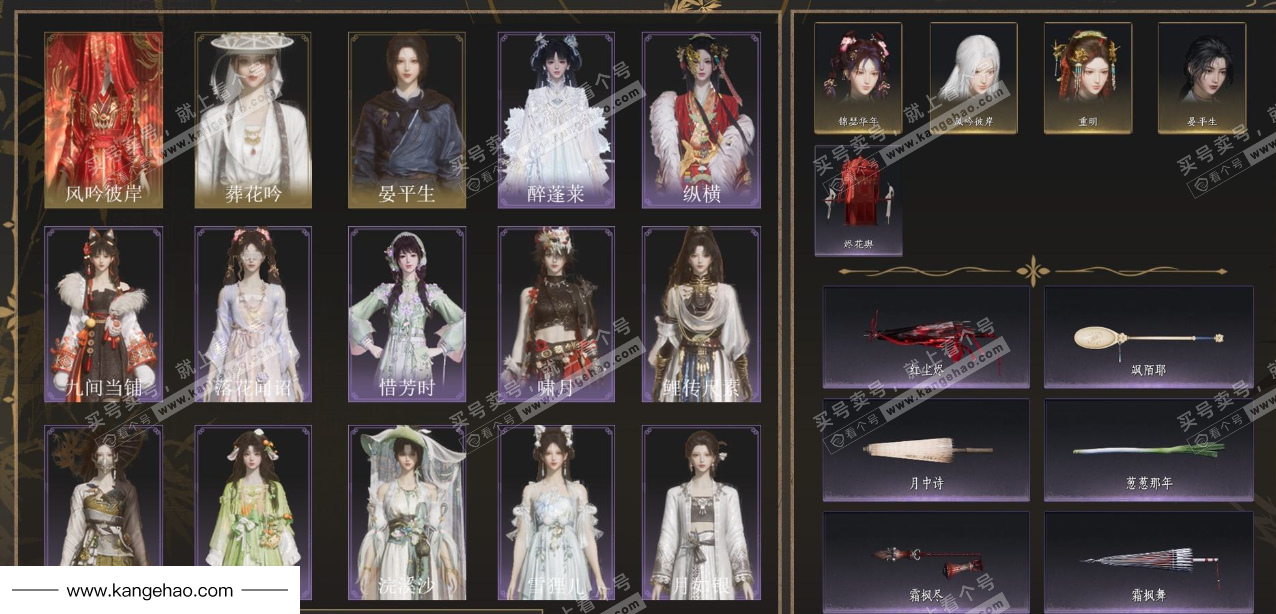Open the 烬花舆 red sedan item
Image resolution: width=1276 pixels, height=614 pixels.
(857, 200)
